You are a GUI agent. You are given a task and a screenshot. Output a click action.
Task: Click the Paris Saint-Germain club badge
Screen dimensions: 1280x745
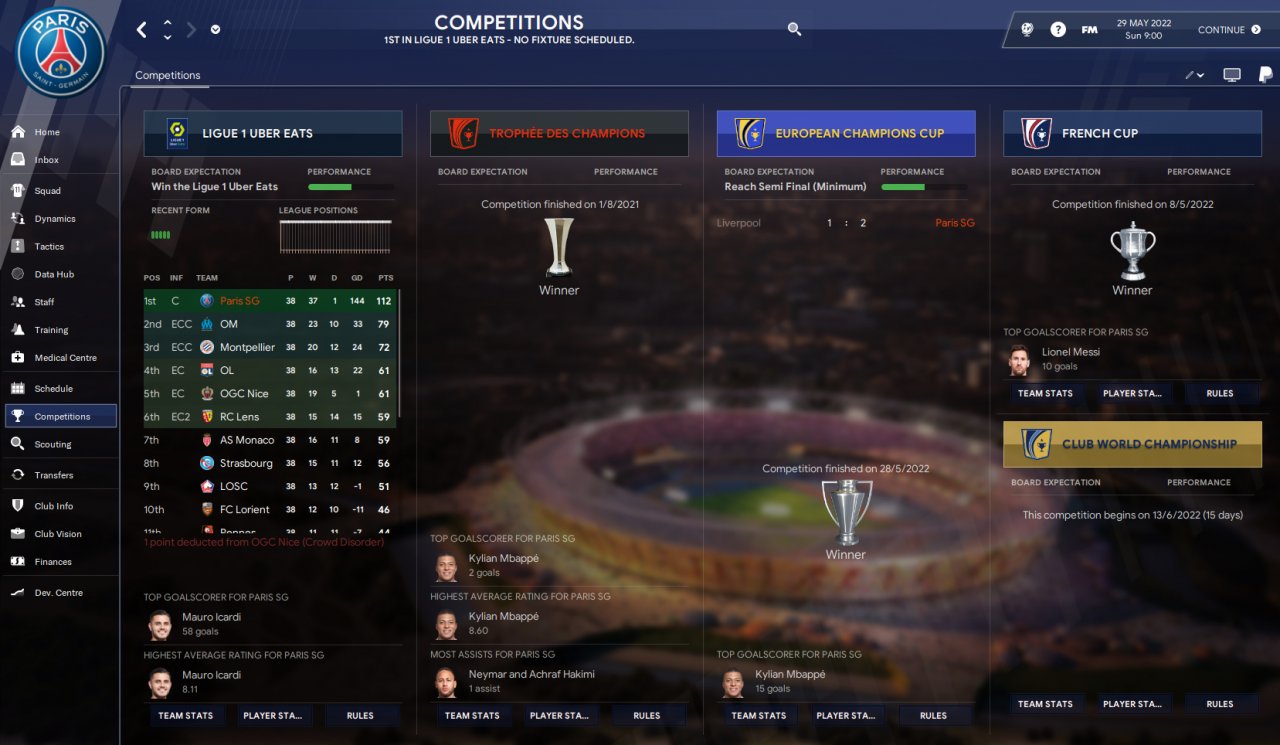[61, 52]
